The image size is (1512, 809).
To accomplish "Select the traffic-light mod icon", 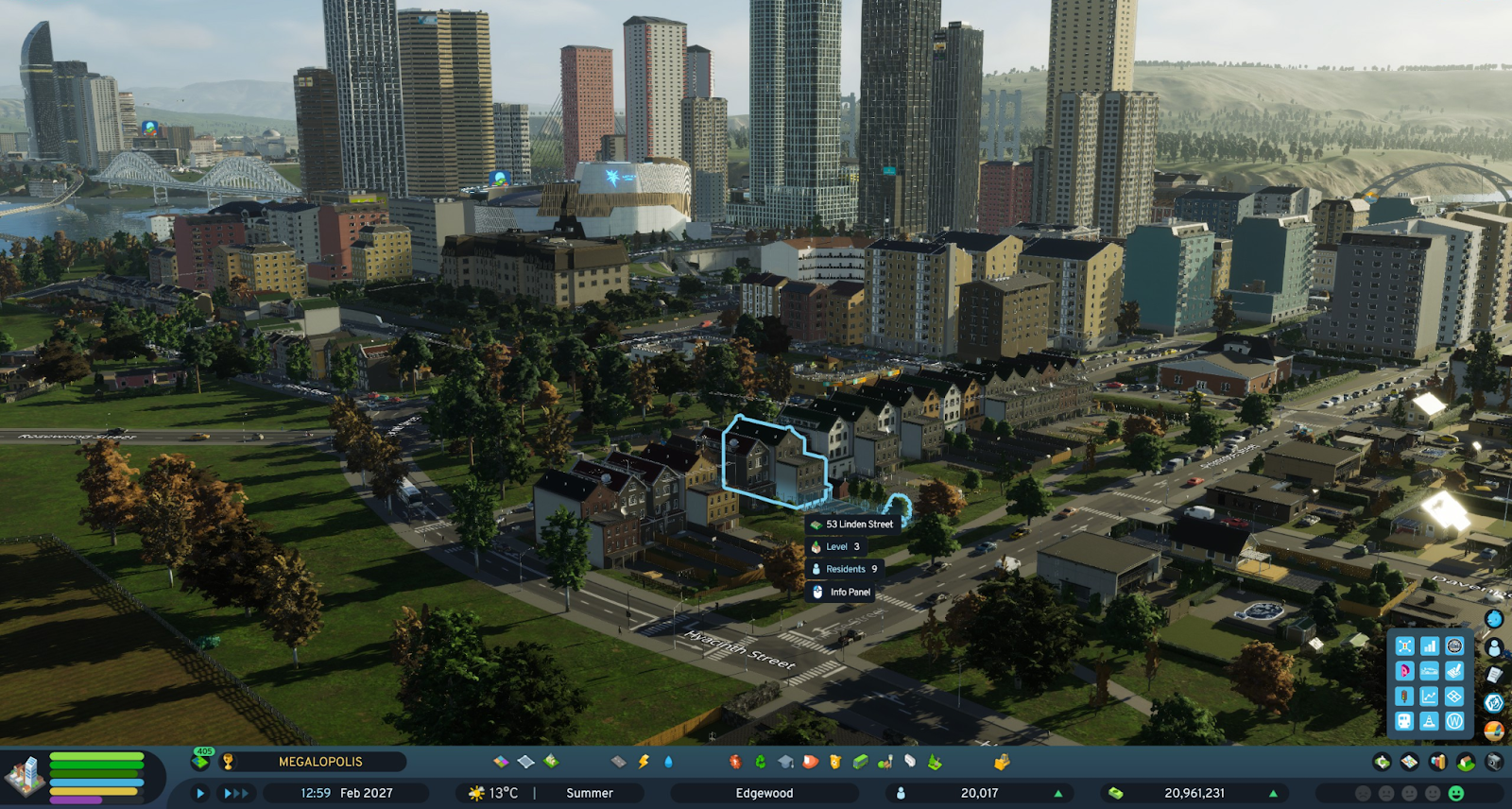I will click(x=1405, y=697).
